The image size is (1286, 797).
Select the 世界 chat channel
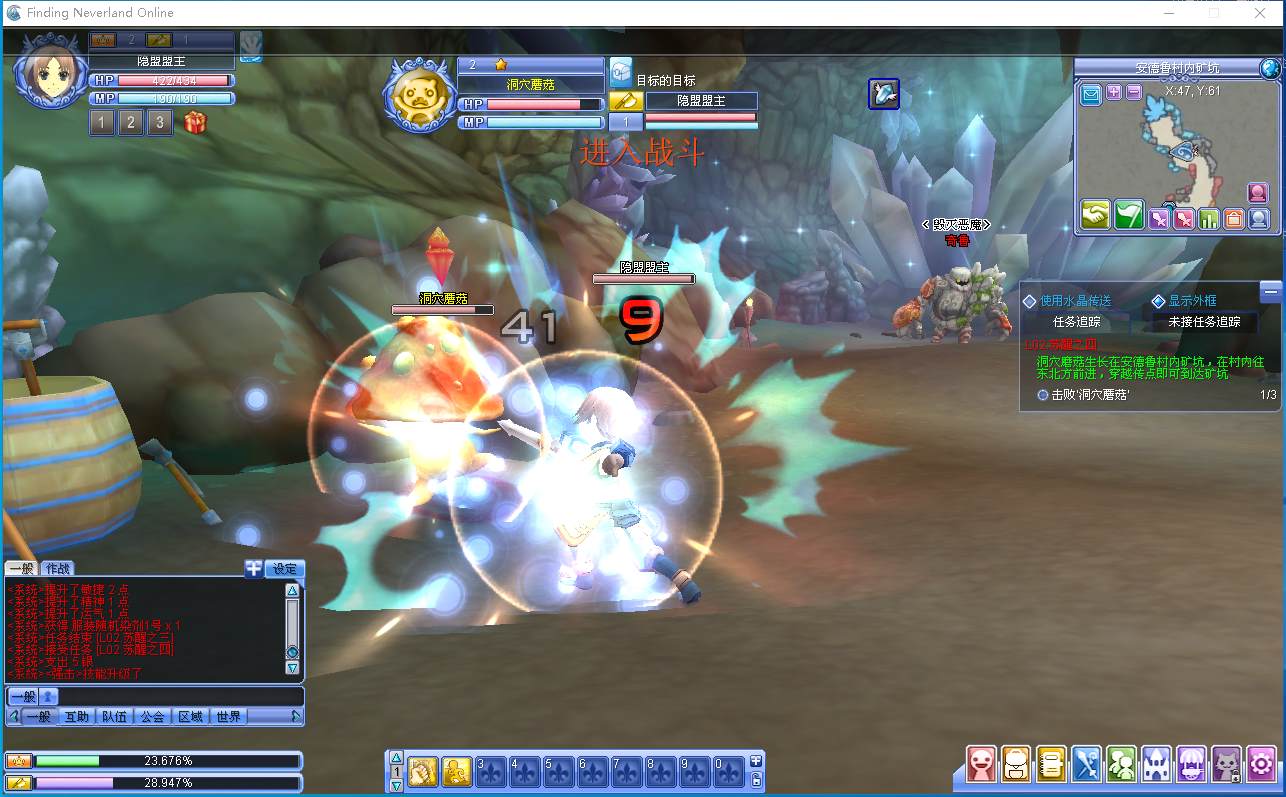coord(228,716)
